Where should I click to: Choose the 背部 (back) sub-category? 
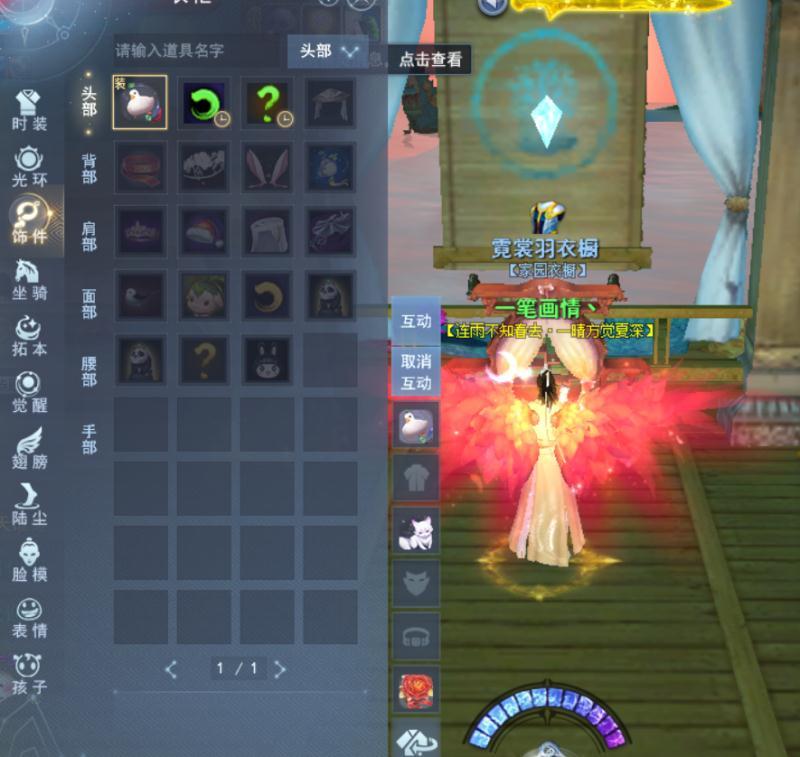click(89, 168)
